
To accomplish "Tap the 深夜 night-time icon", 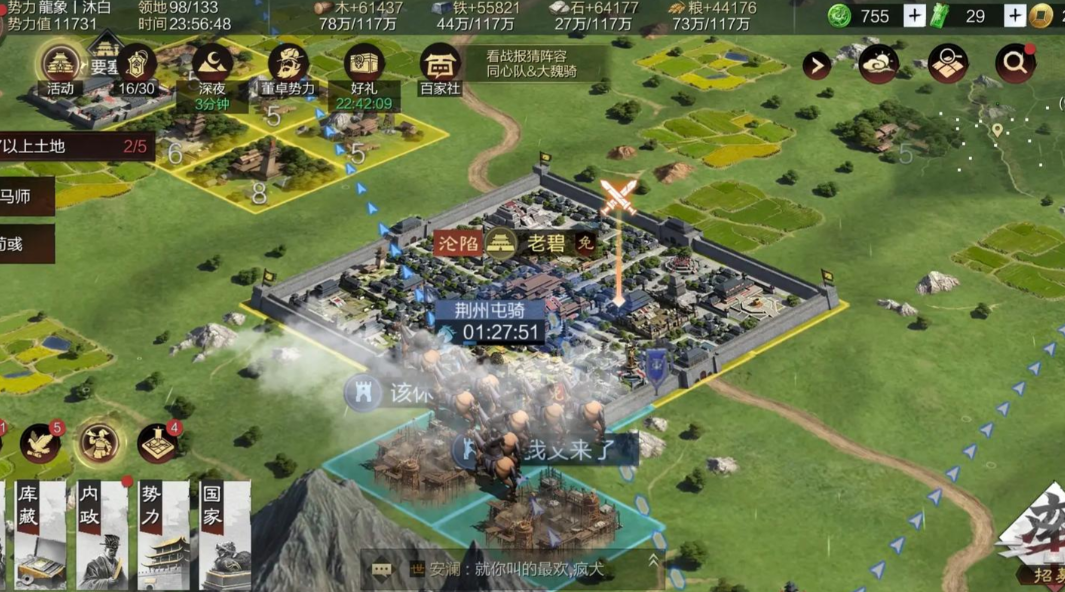I will coord(212,65).
